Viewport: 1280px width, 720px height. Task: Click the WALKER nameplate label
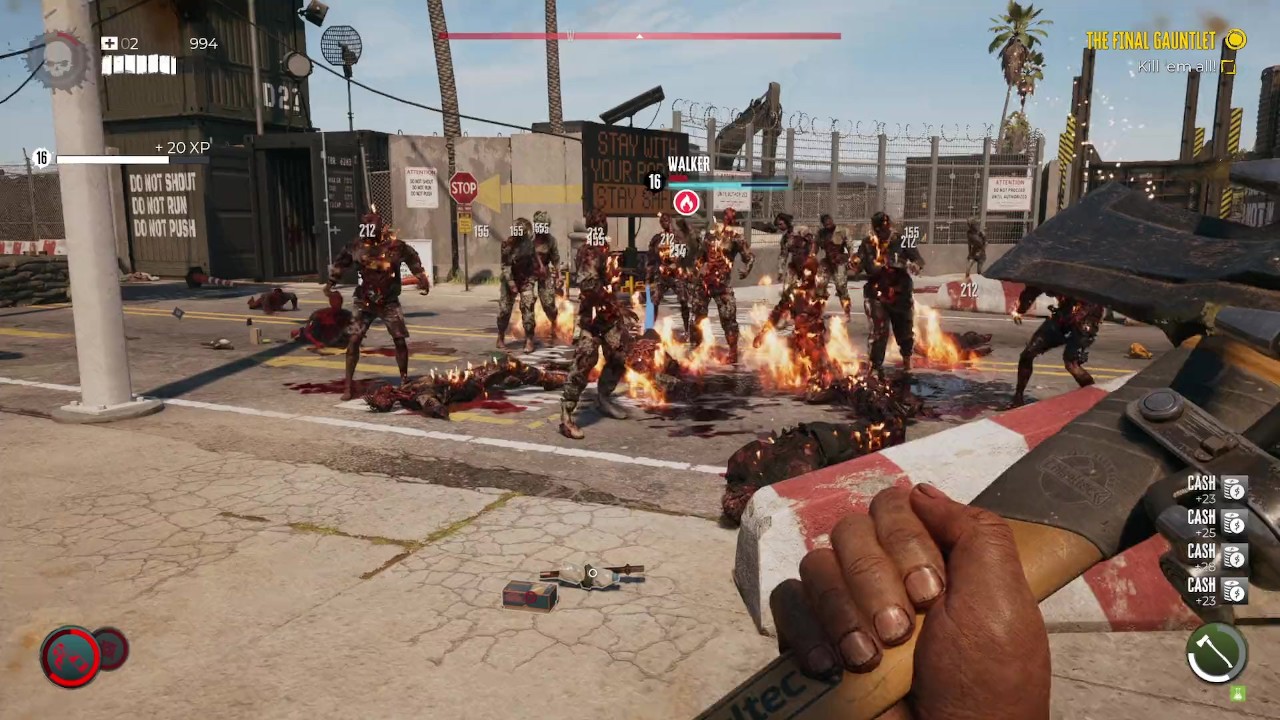[x=689, y=163]
